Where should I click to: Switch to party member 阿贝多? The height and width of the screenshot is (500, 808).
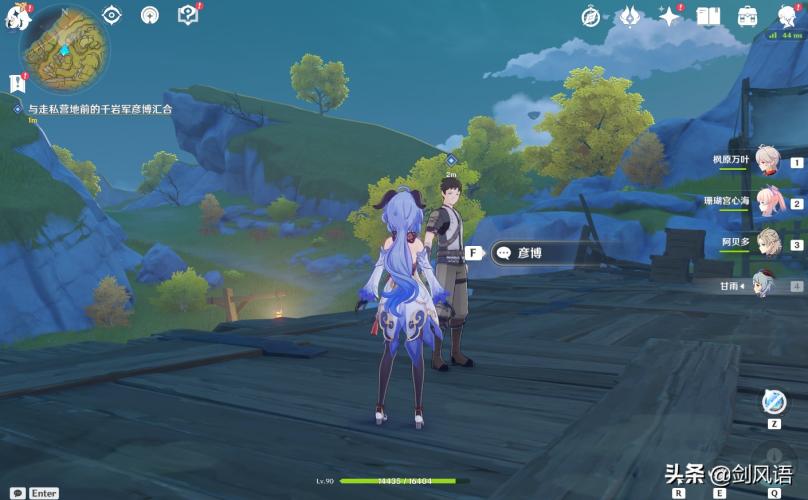tap(766, 243)
